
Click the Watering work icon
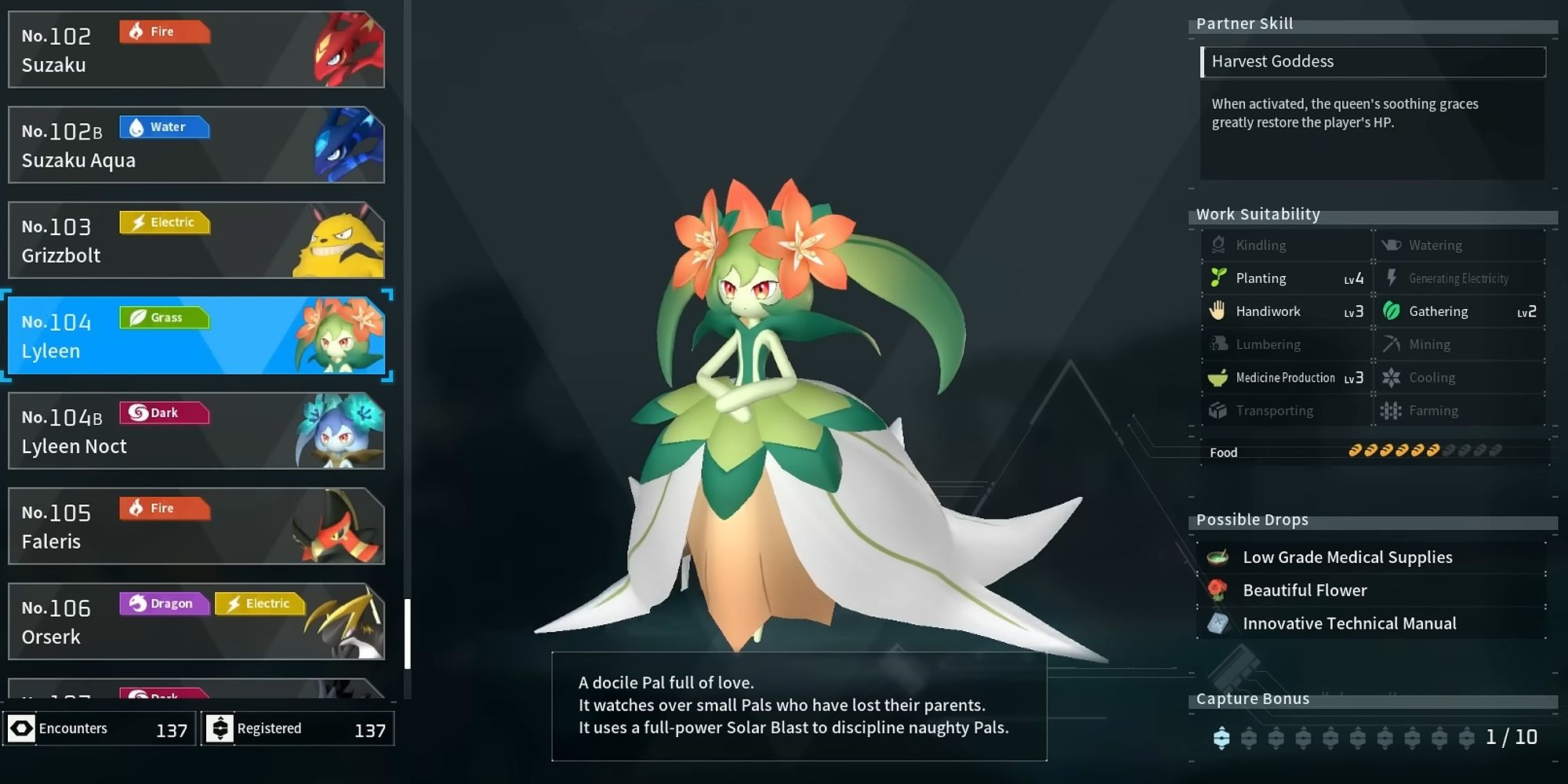click(x=1392, y=245)
